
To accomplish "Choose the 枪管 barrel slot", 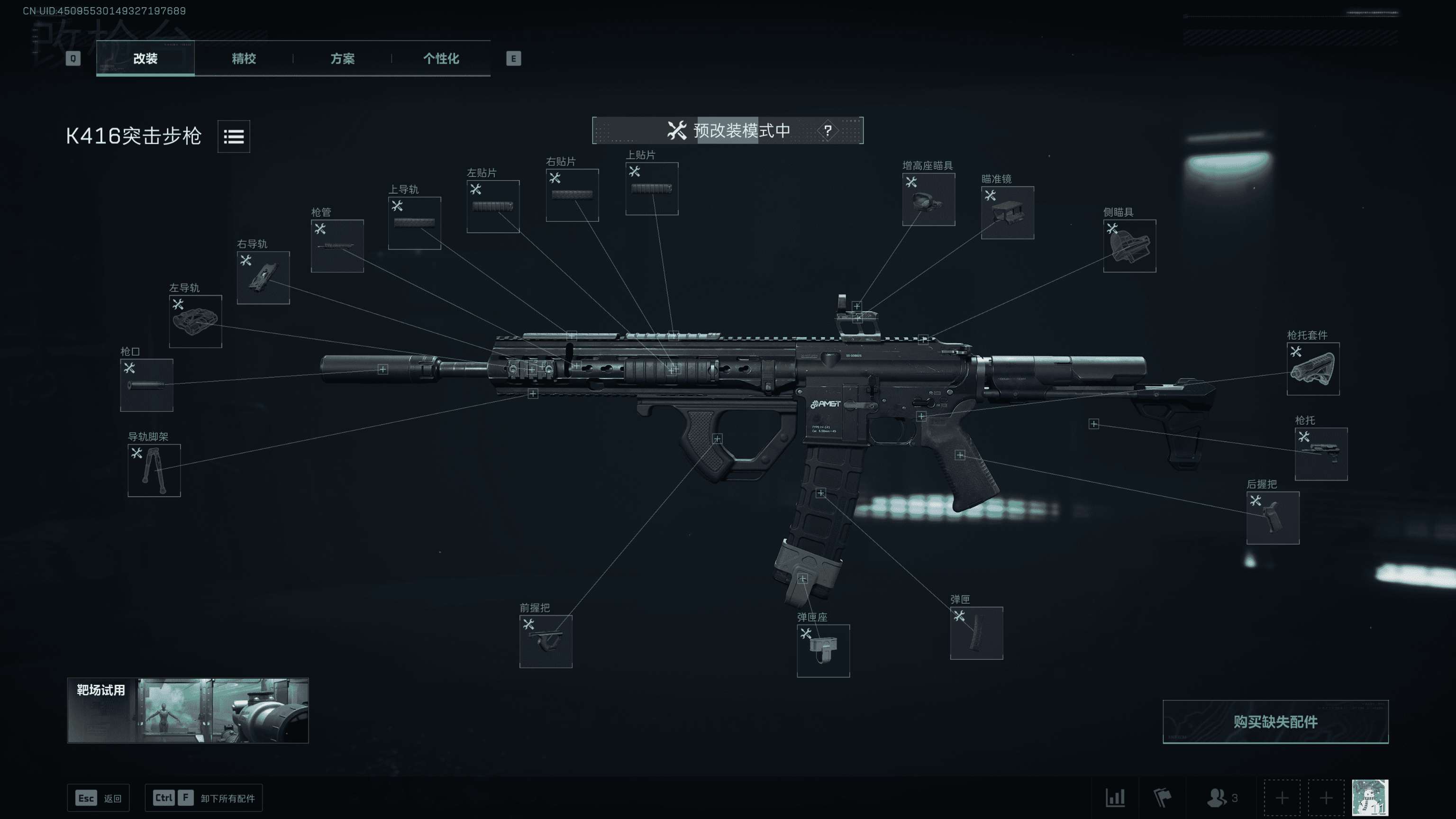I will [337, 246].
